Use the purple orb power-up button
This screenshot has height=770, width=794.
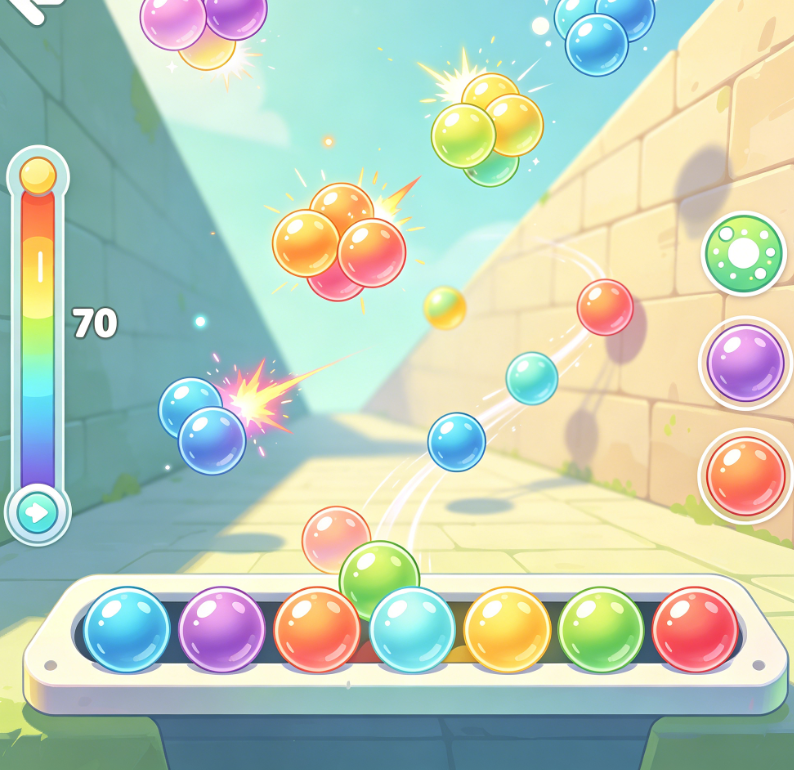pos(745,363)
